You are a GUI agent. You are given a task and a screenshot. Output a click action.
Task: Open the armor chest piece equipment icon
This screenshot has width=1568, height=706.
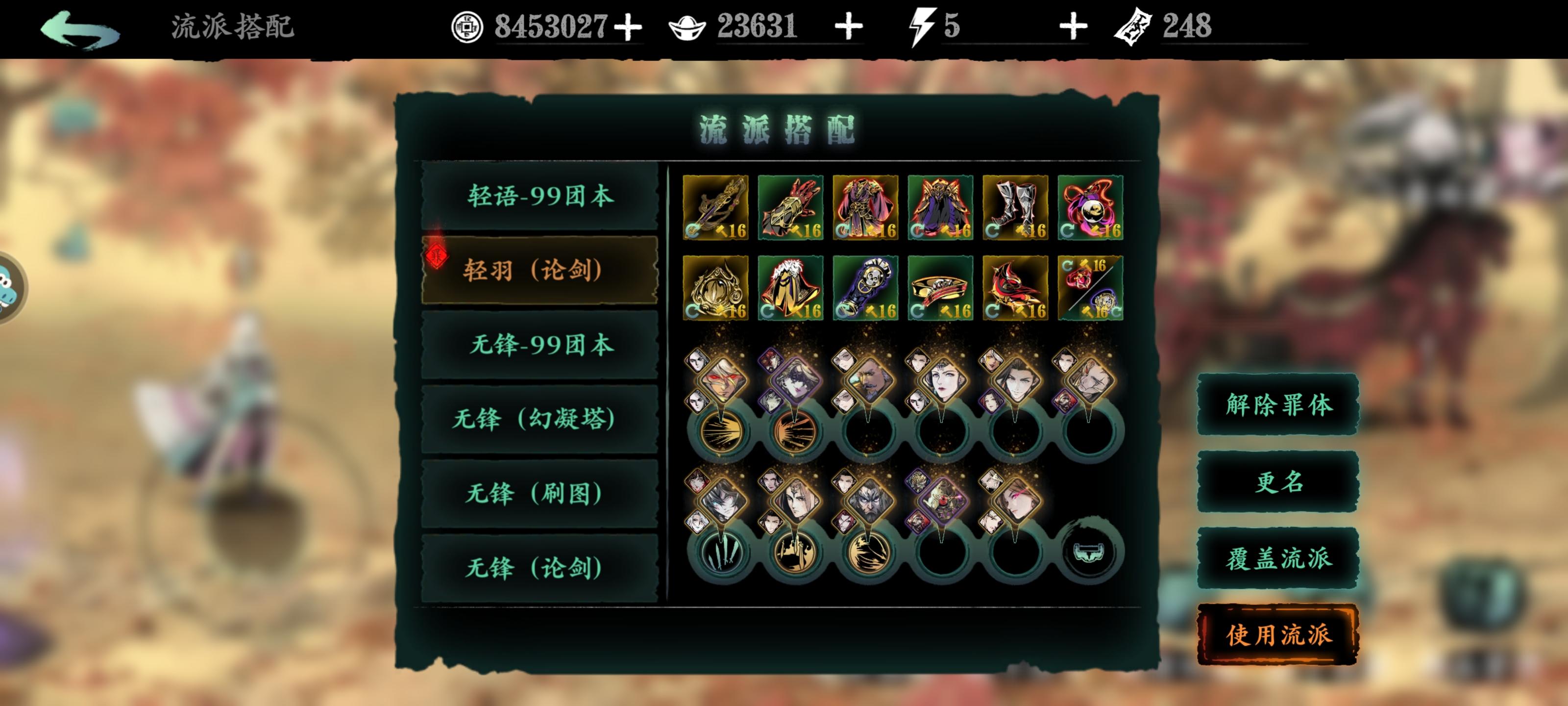[865, 208]
